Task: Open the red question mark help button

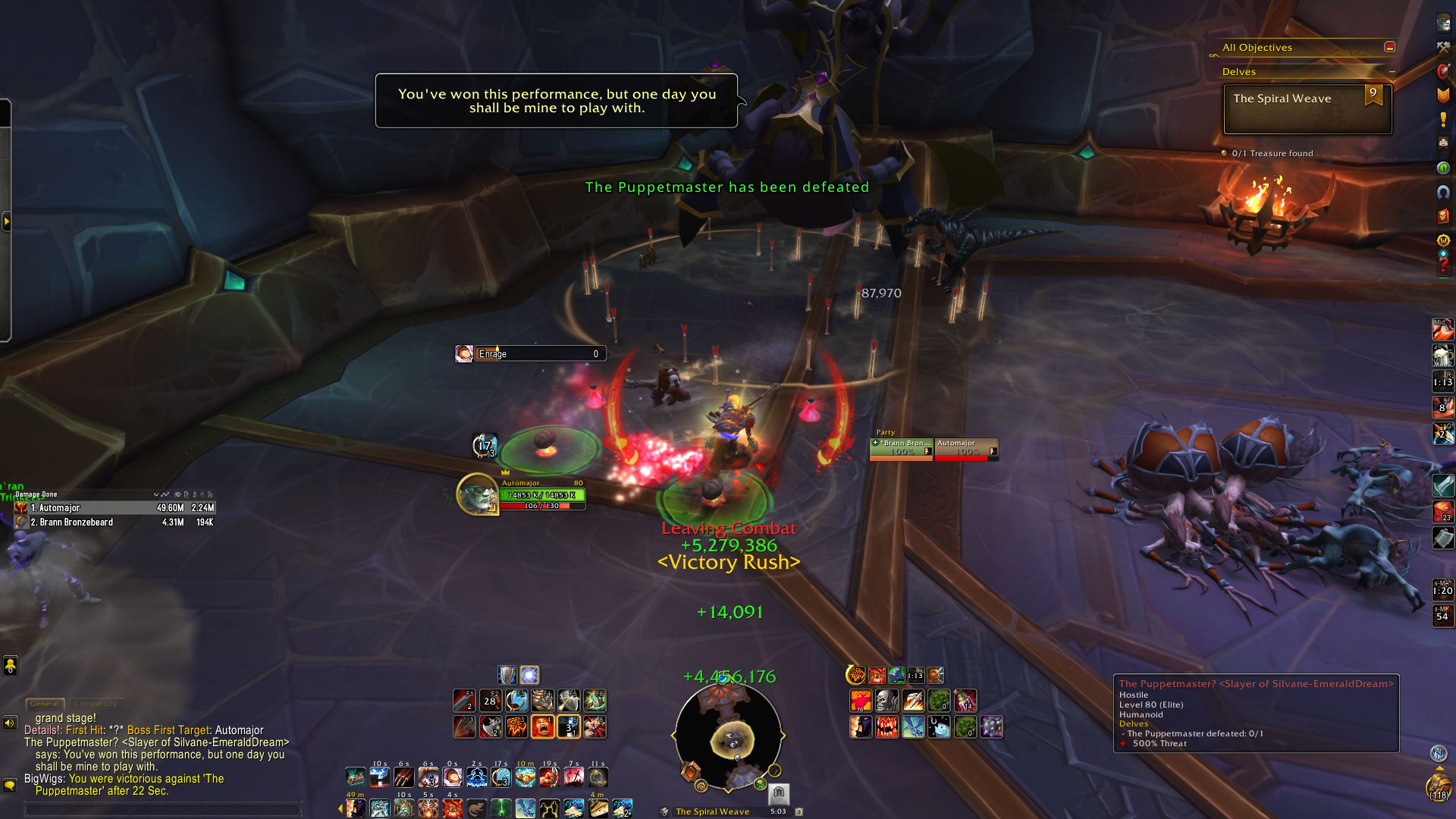Action: [x=1443, y=265]
